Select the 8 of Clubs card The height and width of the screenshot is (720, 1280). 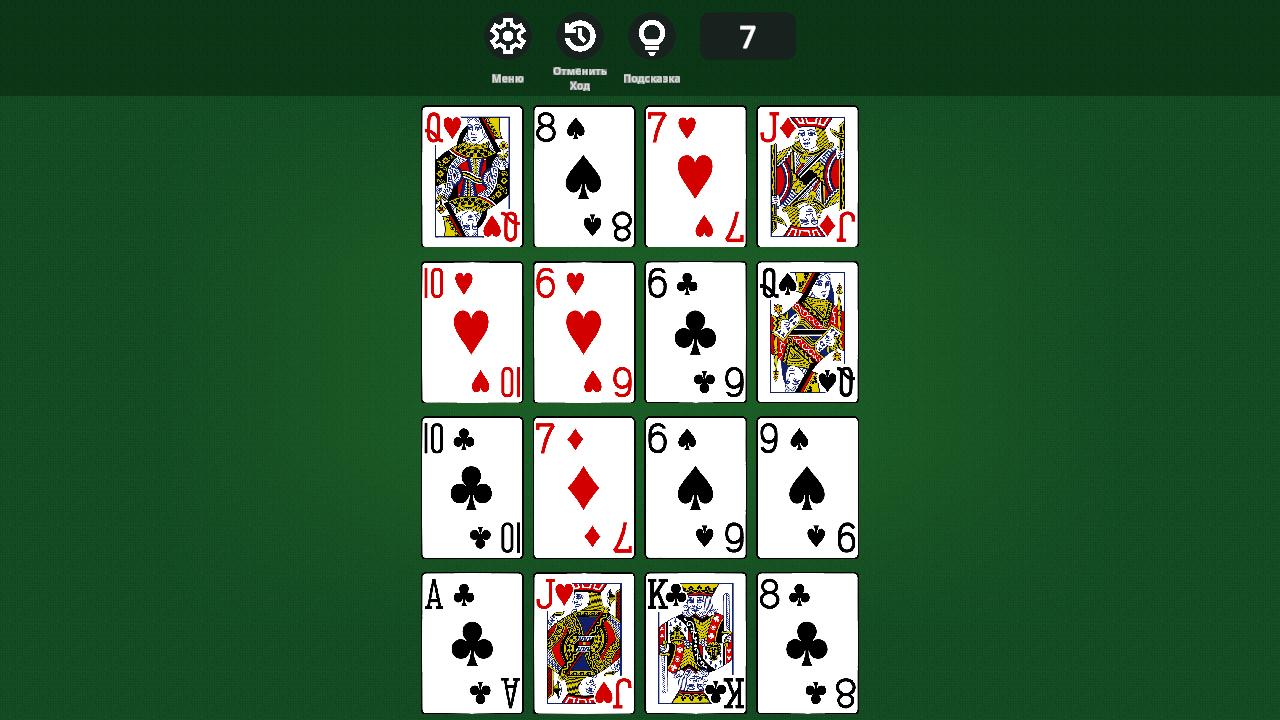807,643
